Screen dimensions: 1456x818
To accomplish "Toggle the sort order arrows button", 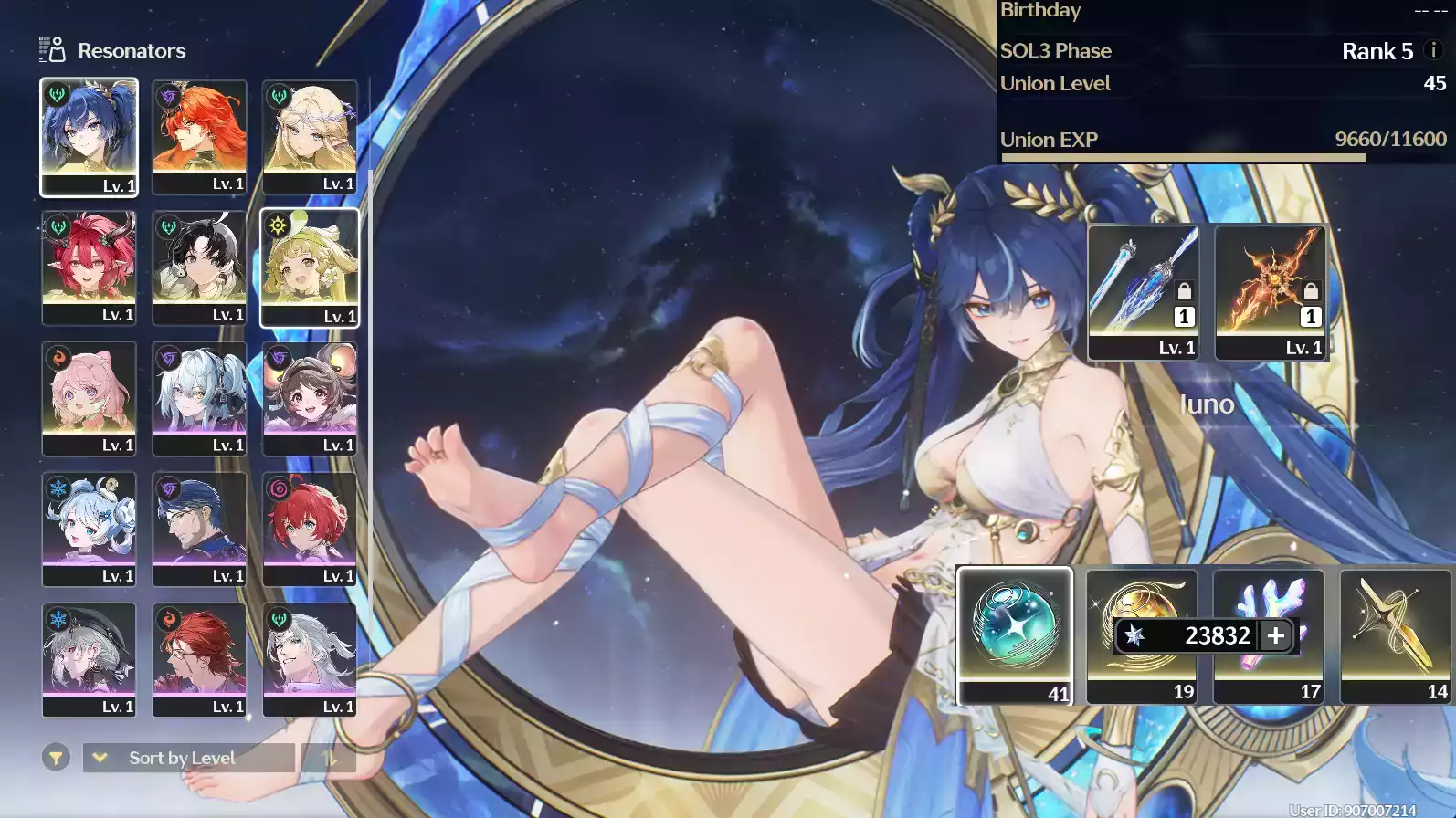I will click(329, 758).
